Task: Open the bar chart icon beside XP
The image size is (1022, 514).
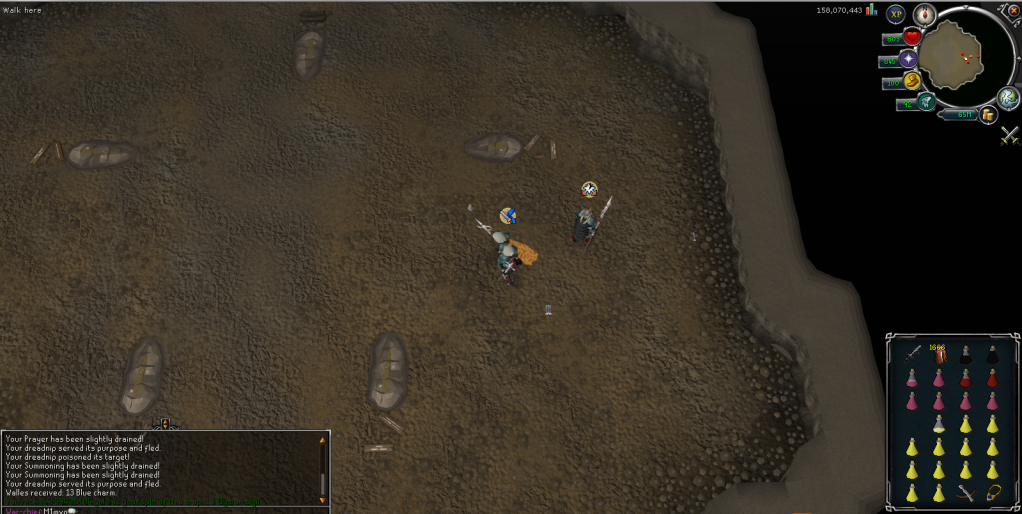Action: (x=871, y=10)
